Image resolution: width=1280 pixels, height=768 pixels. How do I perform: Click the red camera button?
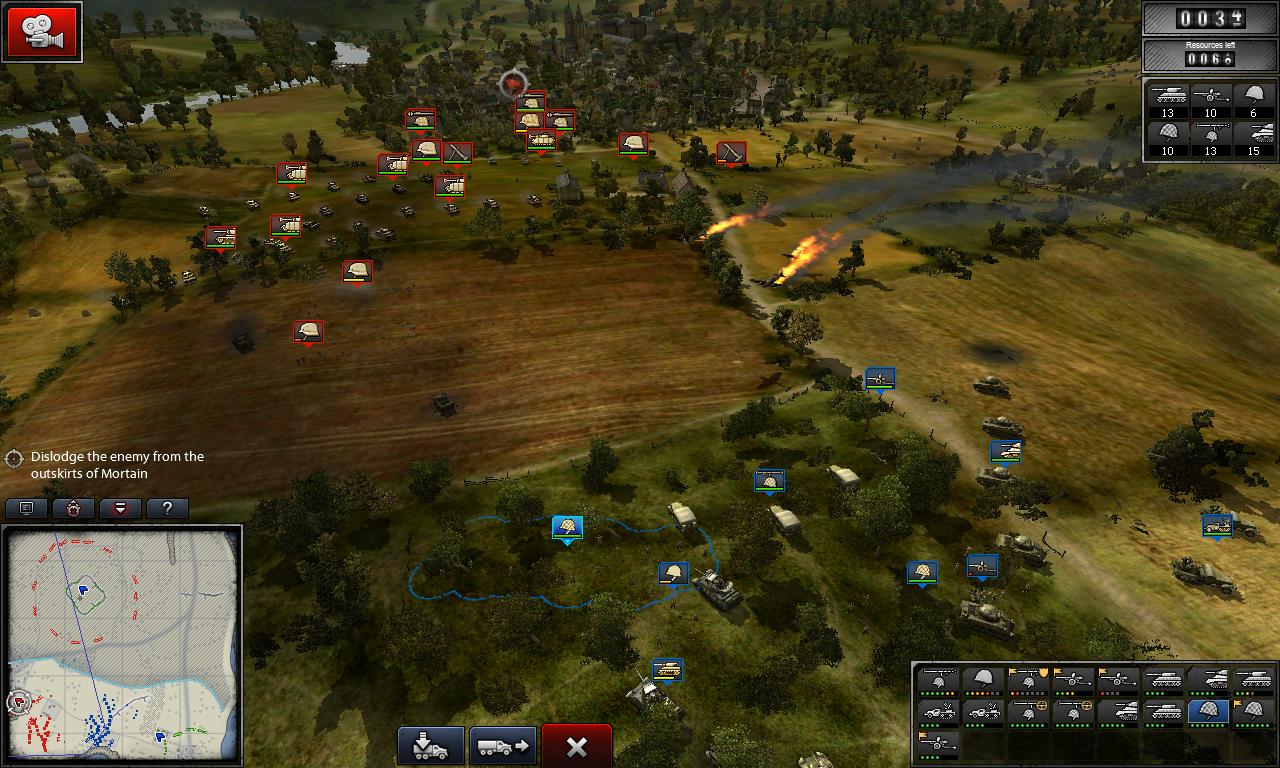click(42, 33)
